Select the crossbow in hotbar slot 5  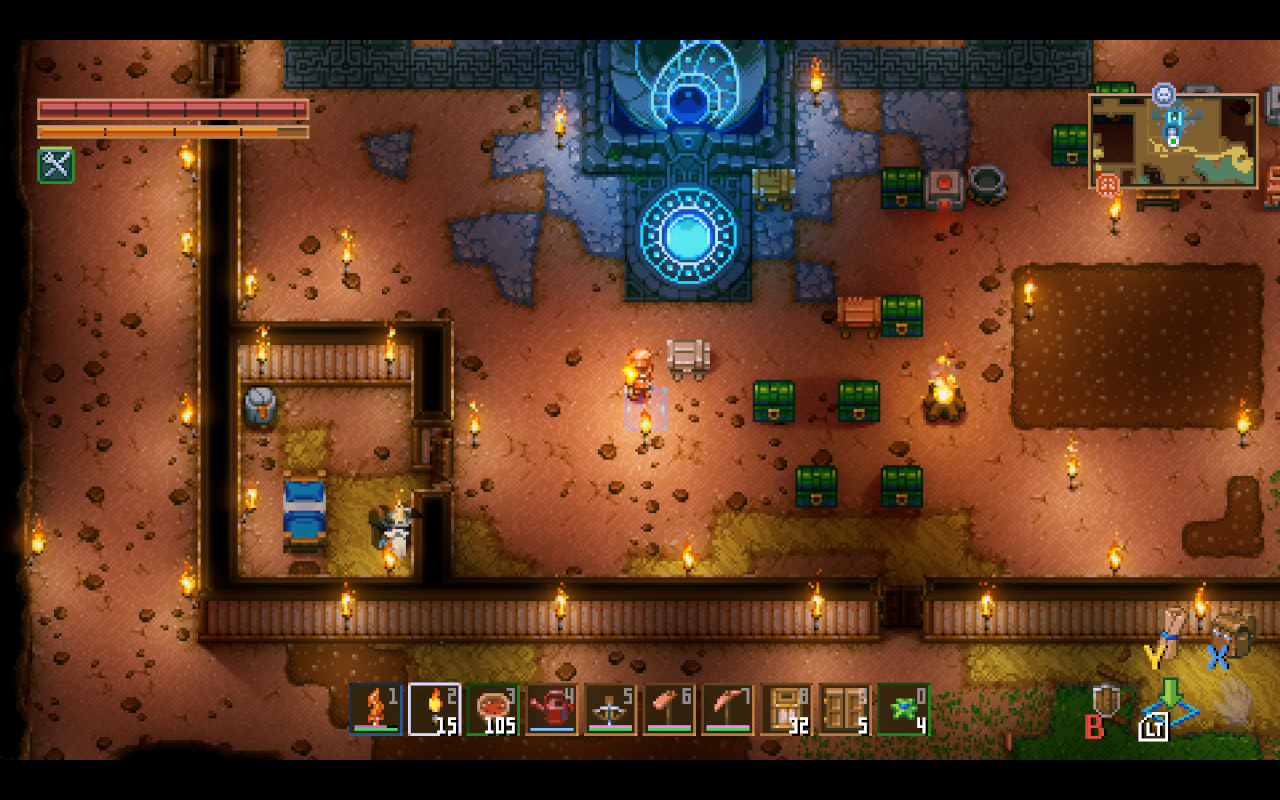(x=611, y=709)
